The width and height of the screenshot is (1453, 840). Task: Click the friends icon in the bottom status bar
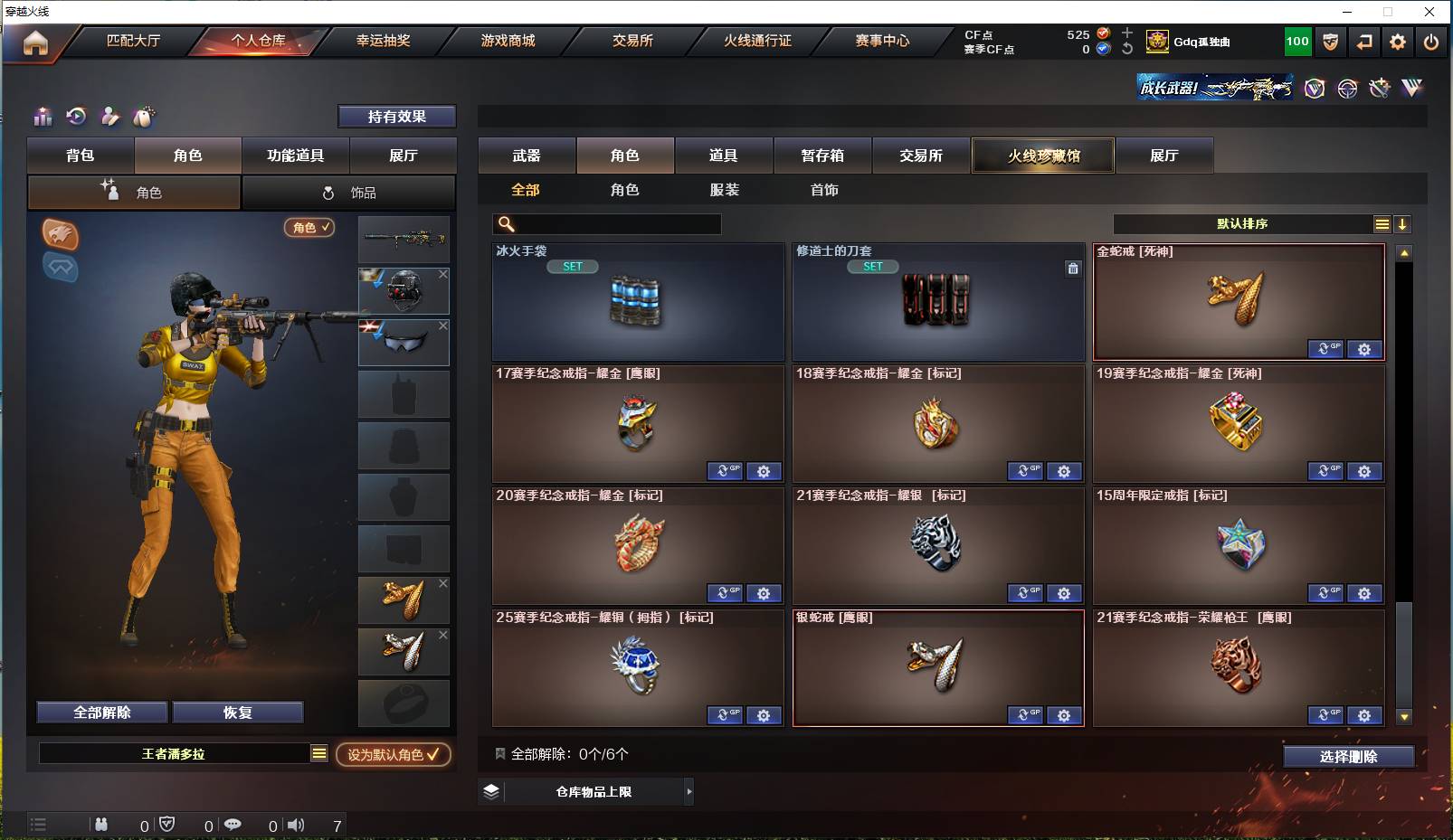click(x=101, y=825)
